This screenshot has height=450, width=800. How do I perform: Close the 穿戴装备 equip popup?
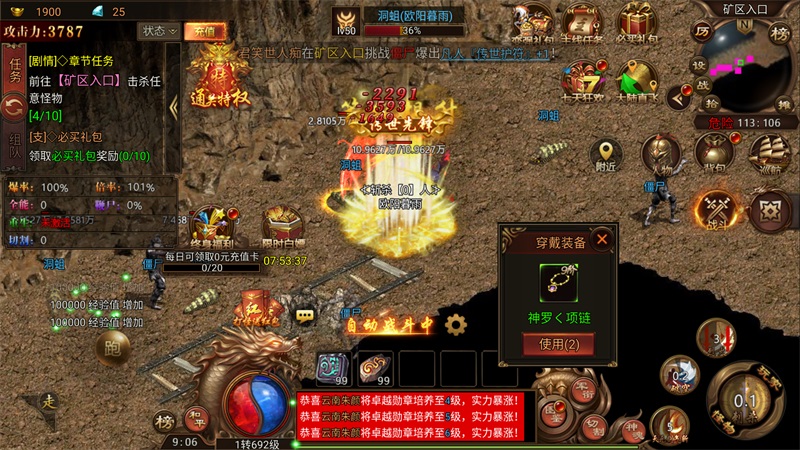pyautogui.click(x=602, y=239)
